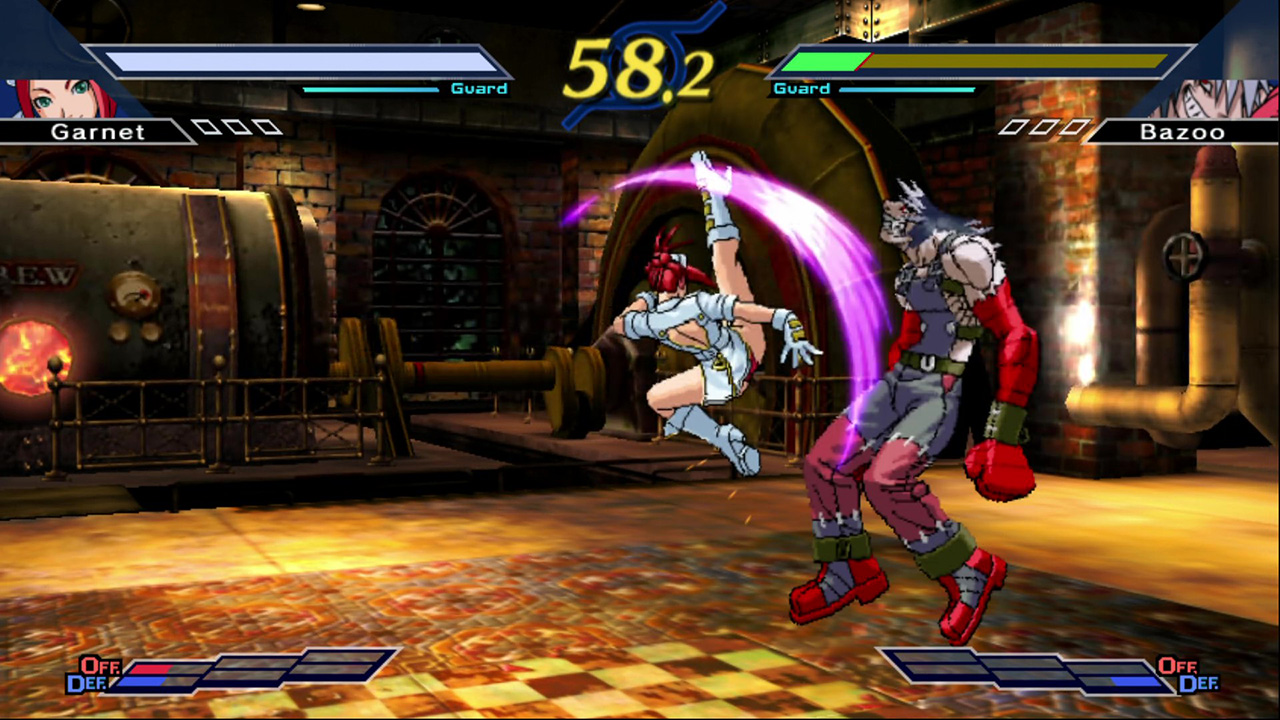
Task: Click the first round-win diamond beside Garnet
Action: pyautogui.click(x=207, y=126)
